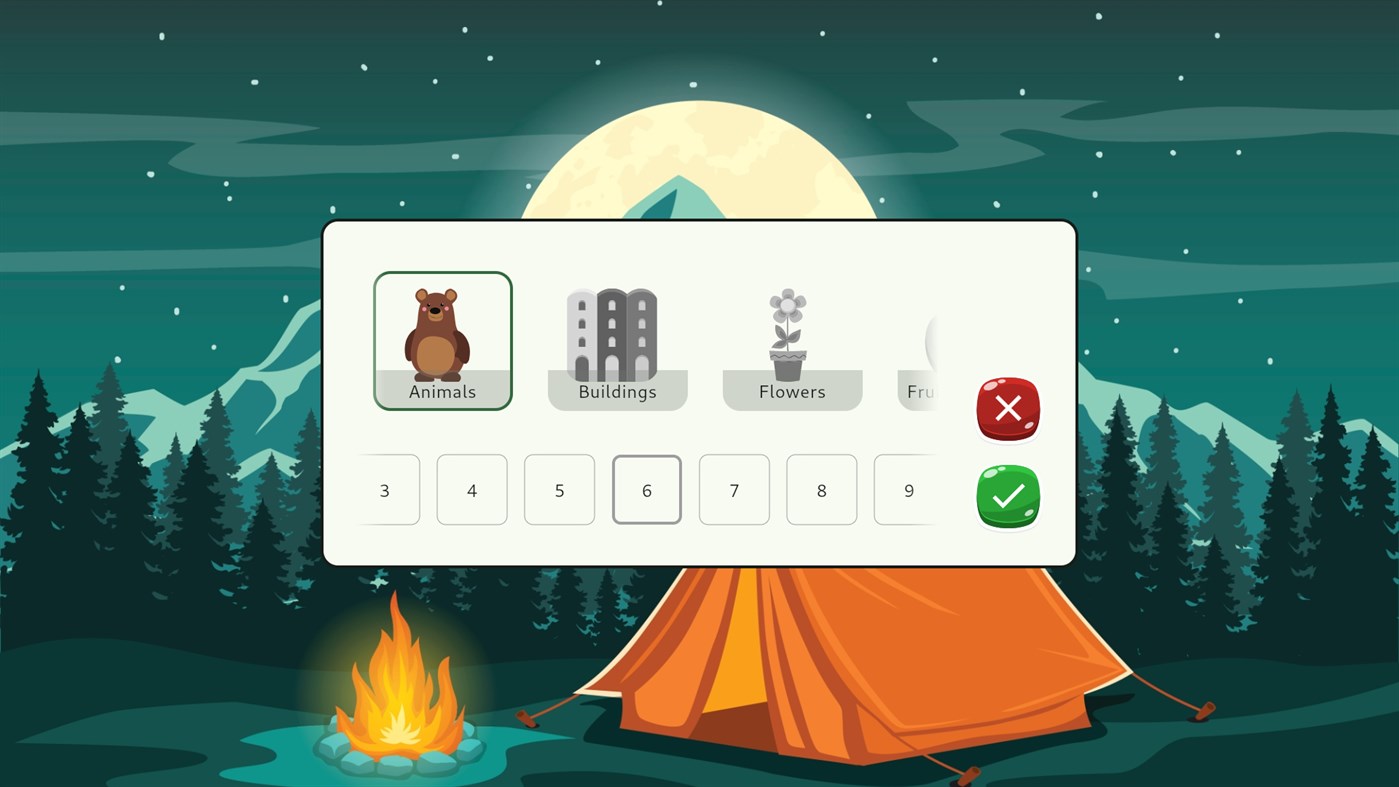Choose number 4 for puzzle size
The image size is (1399, 787).
(471, 490)
